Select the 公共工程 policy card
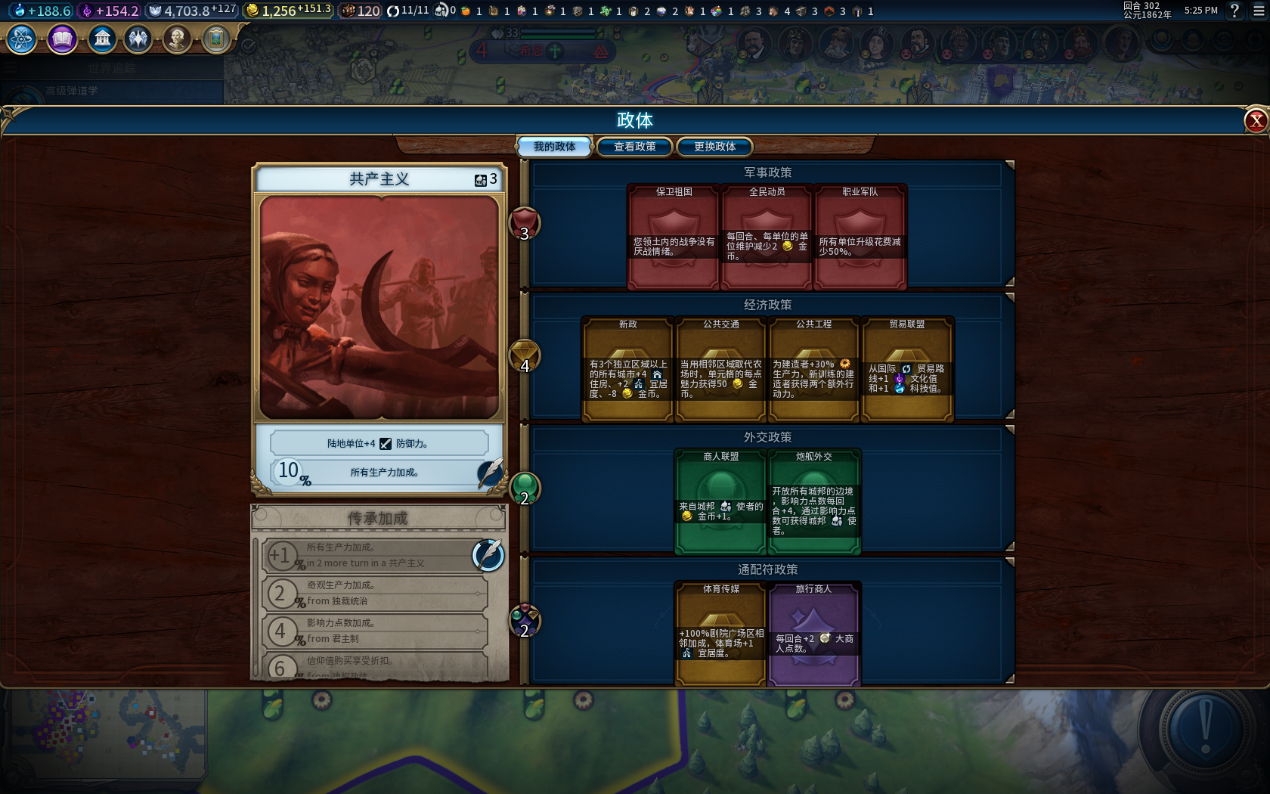Viewport: 1270px width, 794px height. pyautogui.click(x=814, y=369)
